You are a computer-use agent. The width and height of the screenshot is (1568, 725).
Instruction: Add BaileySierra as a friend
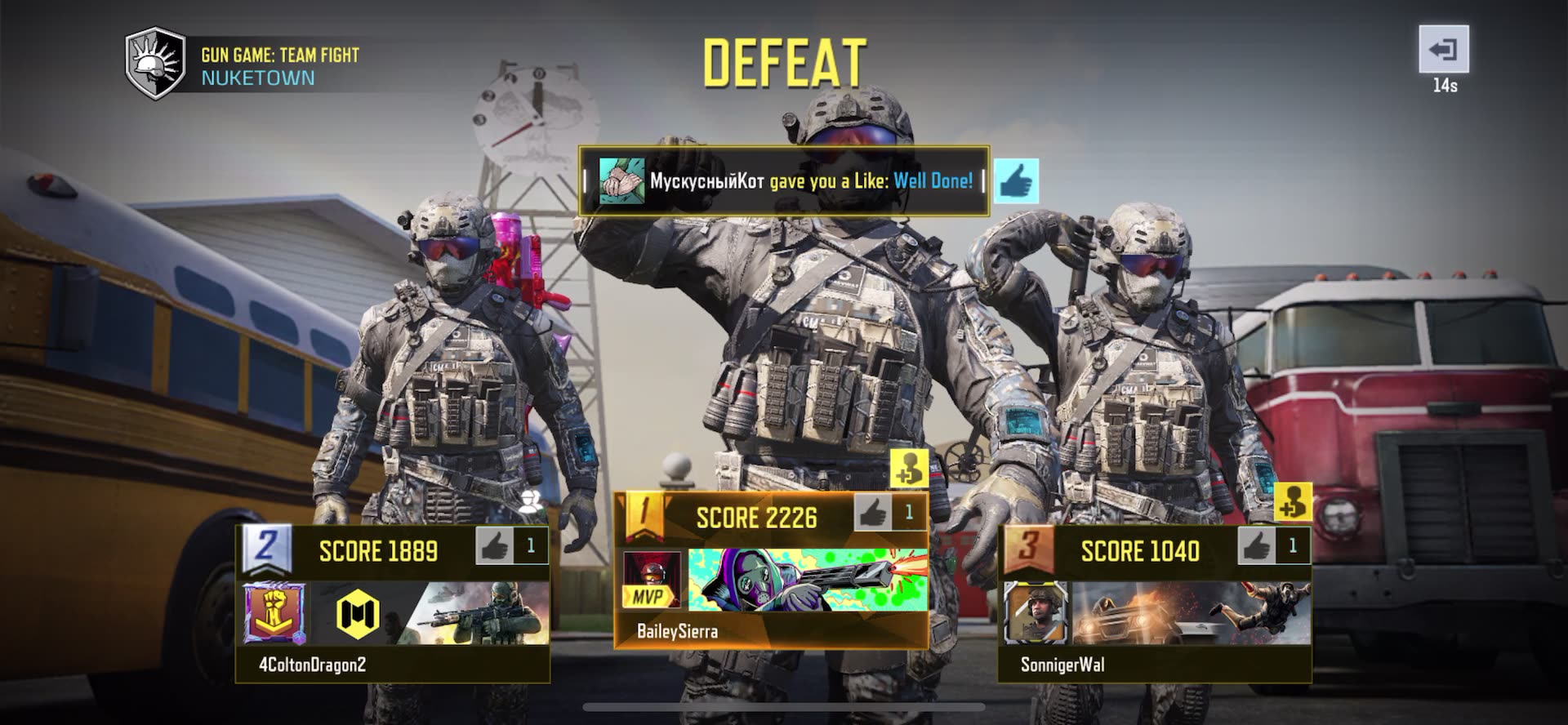(x=908, y=469)
